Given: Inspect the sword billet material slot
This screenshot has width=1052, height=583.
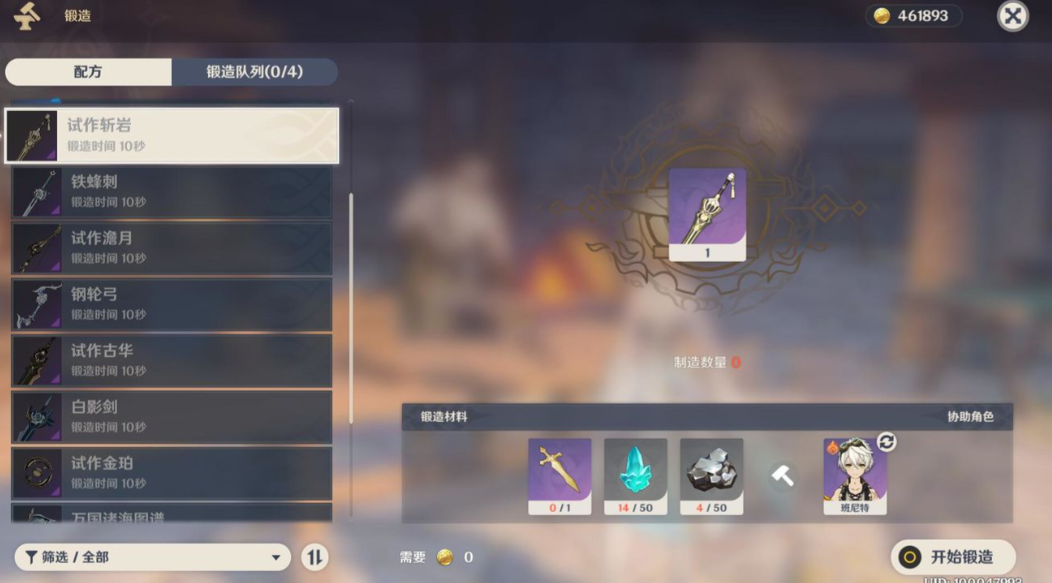Looking at the screenshot, I should point(559,475).
